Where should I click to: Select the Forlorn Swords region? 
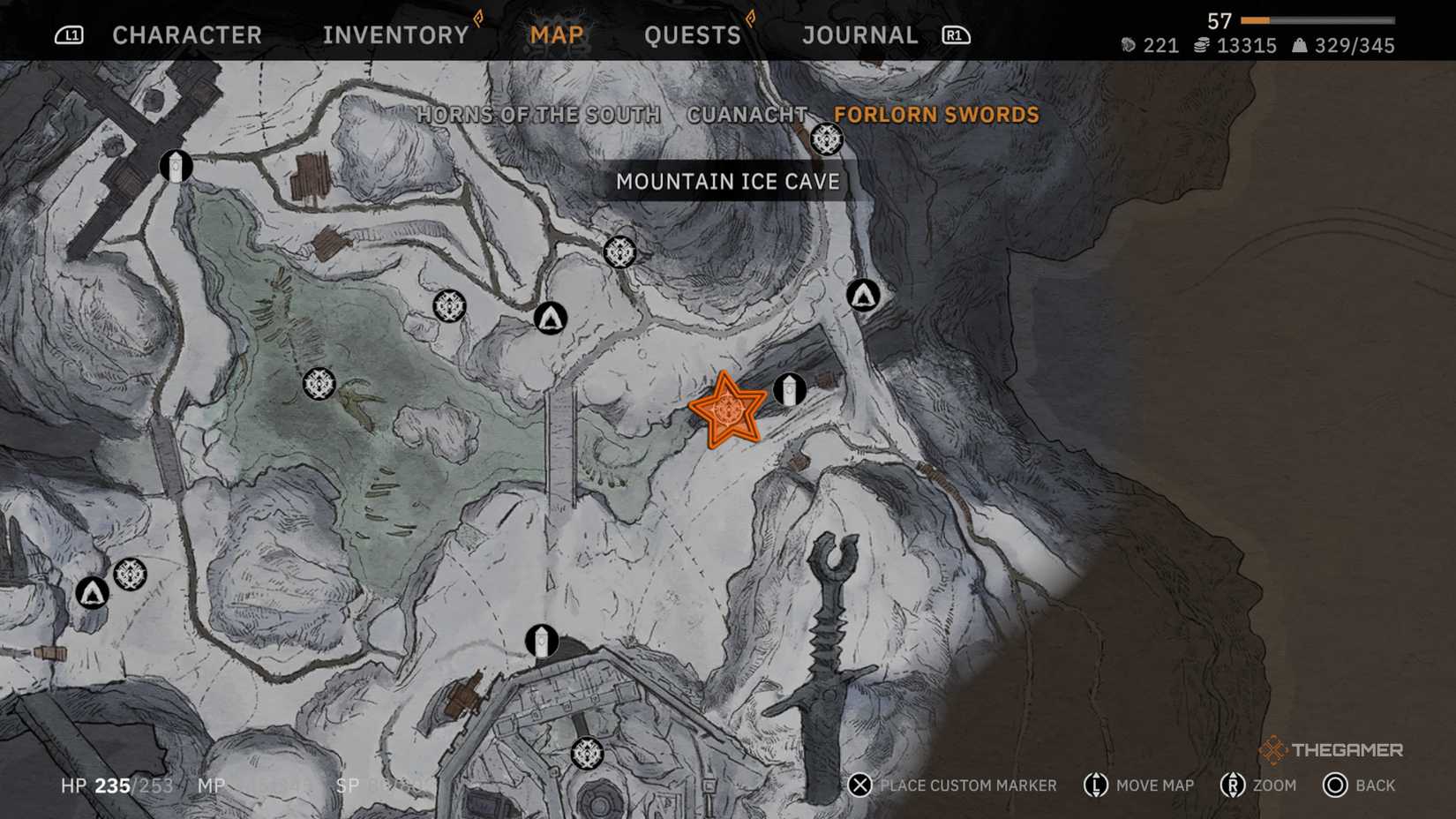click(936, 115)
